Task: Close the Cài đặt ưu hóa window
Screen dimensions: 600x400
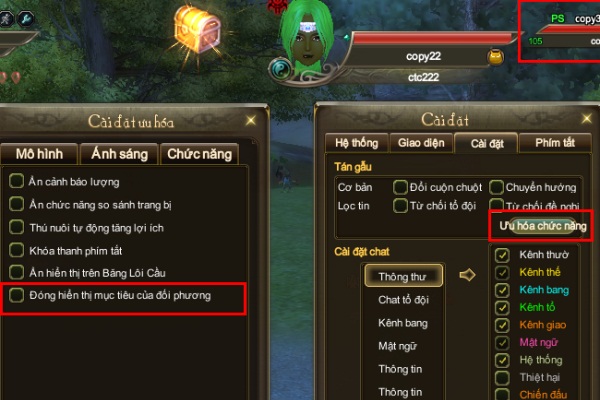Action: tap(249, 120)
